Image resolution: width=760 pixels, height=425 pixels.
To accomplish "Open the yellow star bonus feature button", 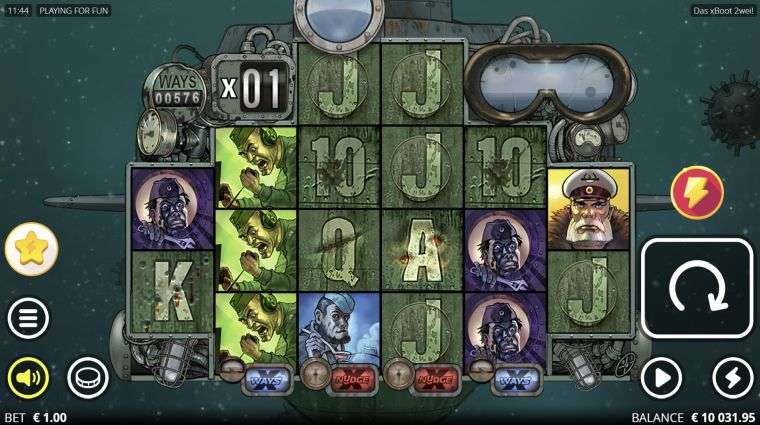I will [x=31, y=250].
